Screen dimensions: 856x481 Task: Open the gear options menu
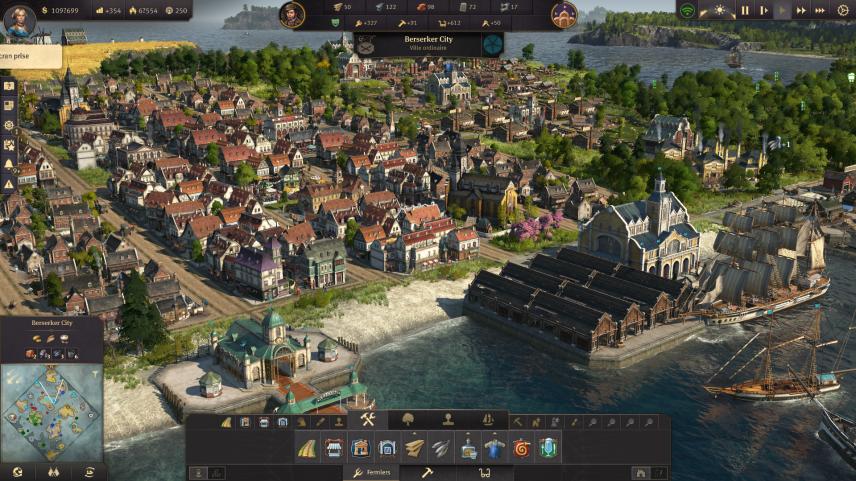(842, 10)
